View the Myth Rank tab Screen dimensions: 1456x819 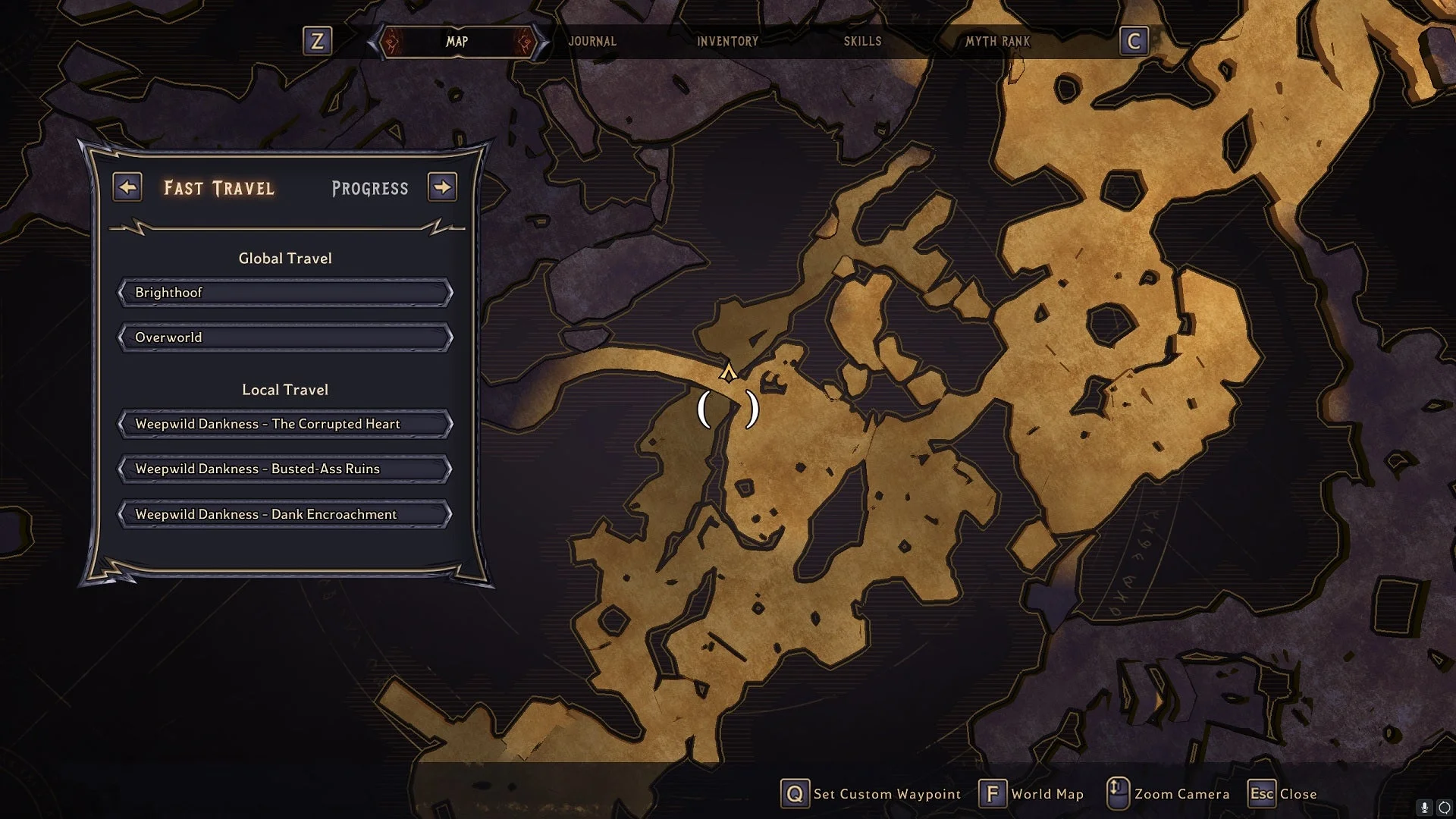point(997,42)
